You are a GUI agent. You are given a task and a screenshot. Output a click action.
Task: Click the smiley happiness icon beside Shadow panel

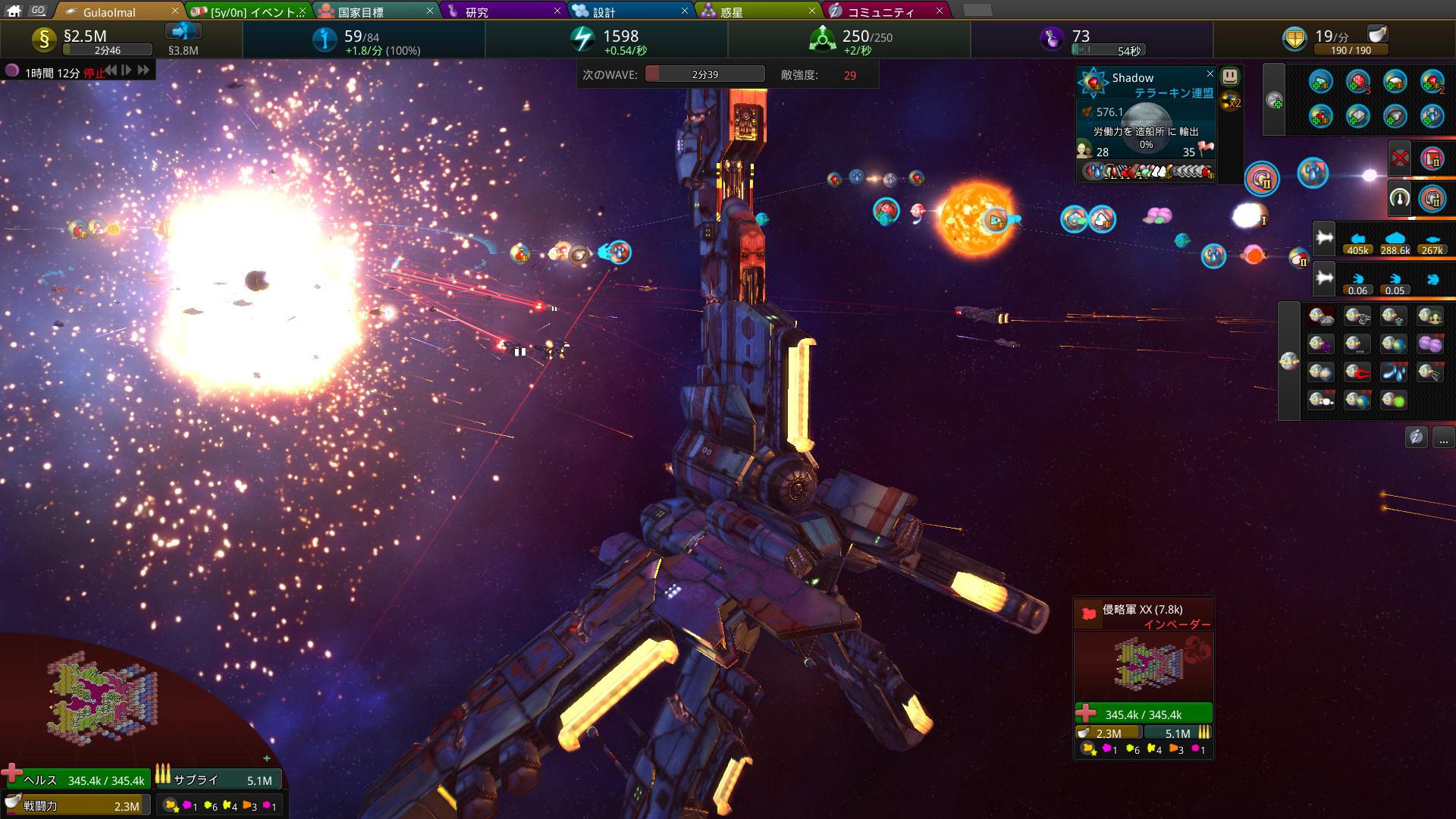(1231, 77)
